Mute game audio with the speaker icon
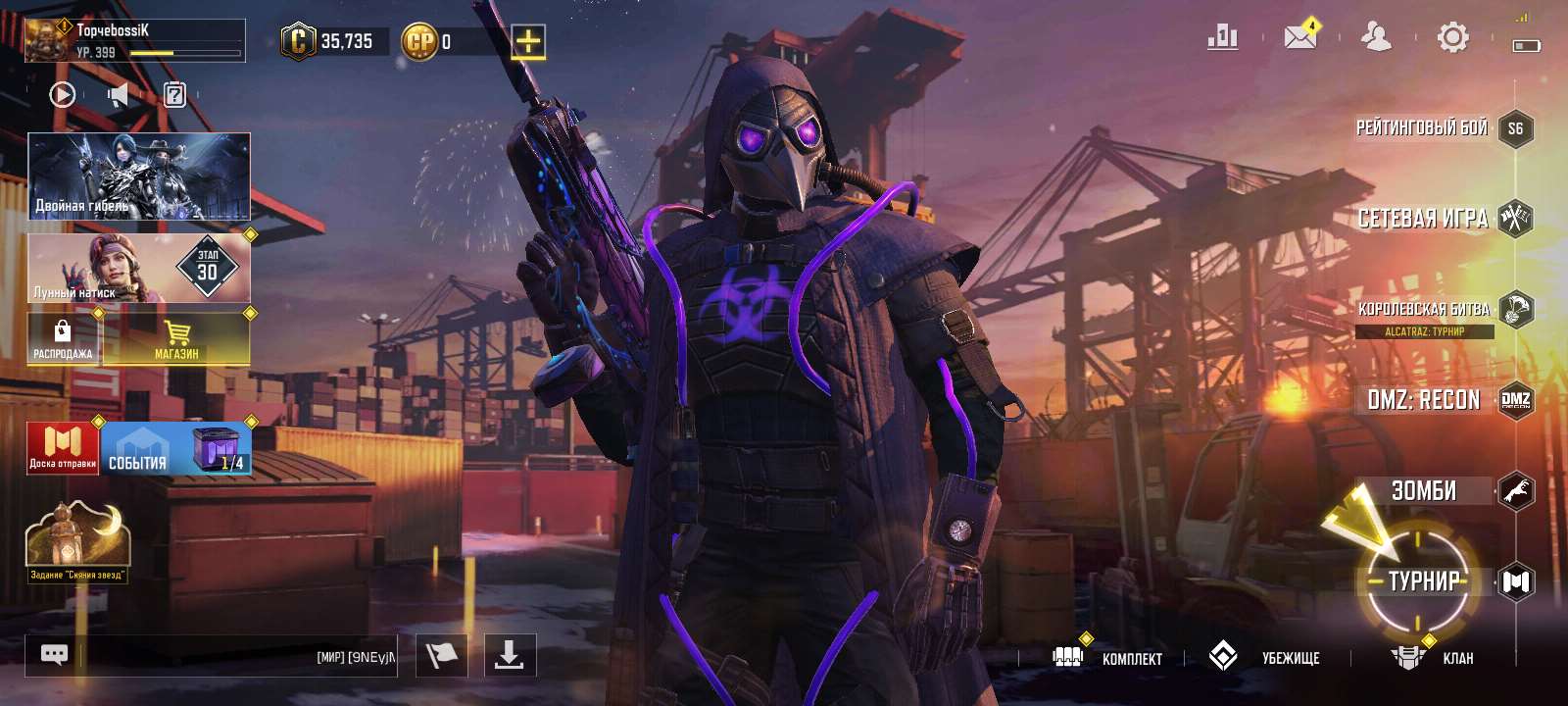Screen dimensions: 1568x706 click(118, 93)
